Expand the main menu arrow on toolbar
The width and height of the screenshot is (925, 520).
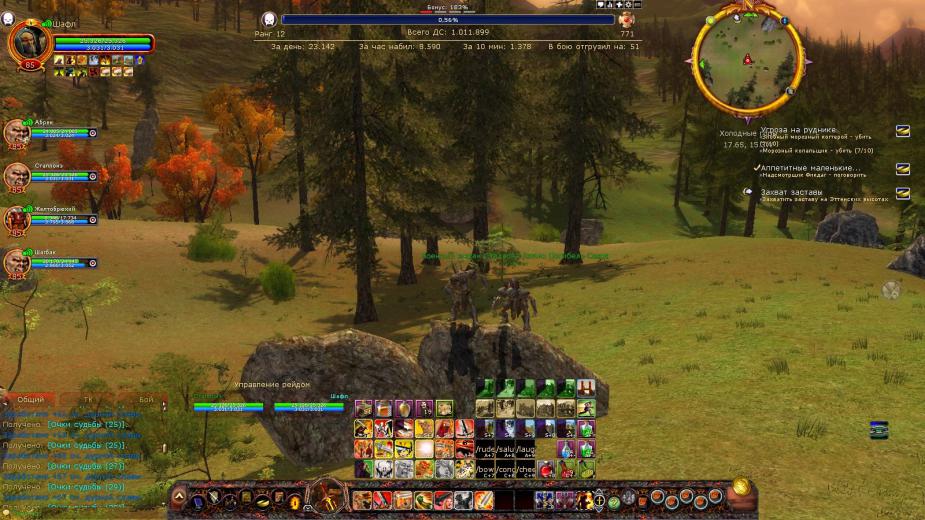point(180,496)
